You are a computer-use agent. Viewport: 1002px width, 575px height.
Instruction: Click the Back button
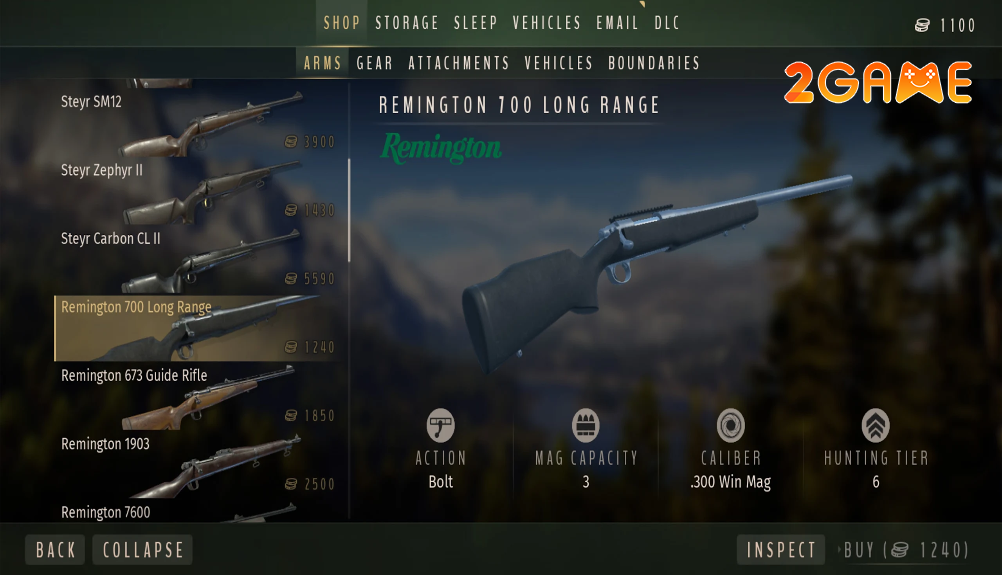pos(56,550)
